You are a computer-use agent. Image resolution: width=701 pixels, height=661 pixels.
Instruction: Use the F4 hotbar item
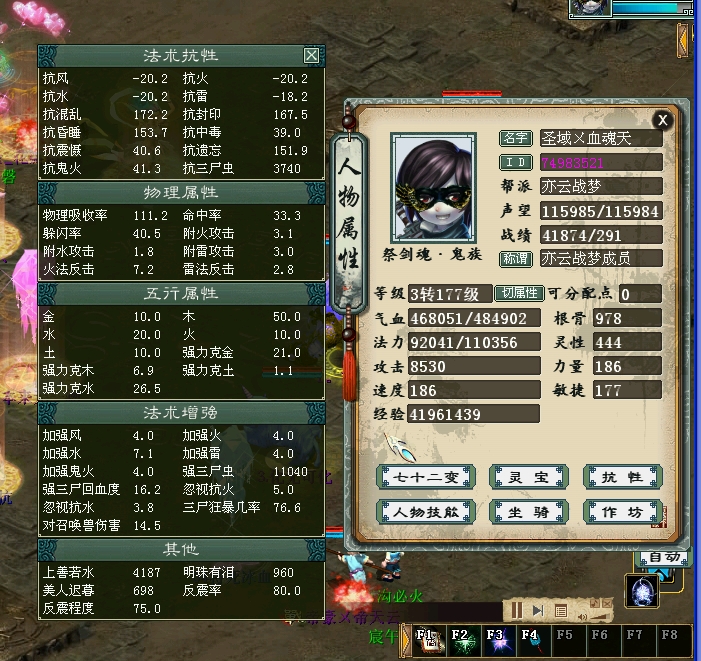coord(529,640)
